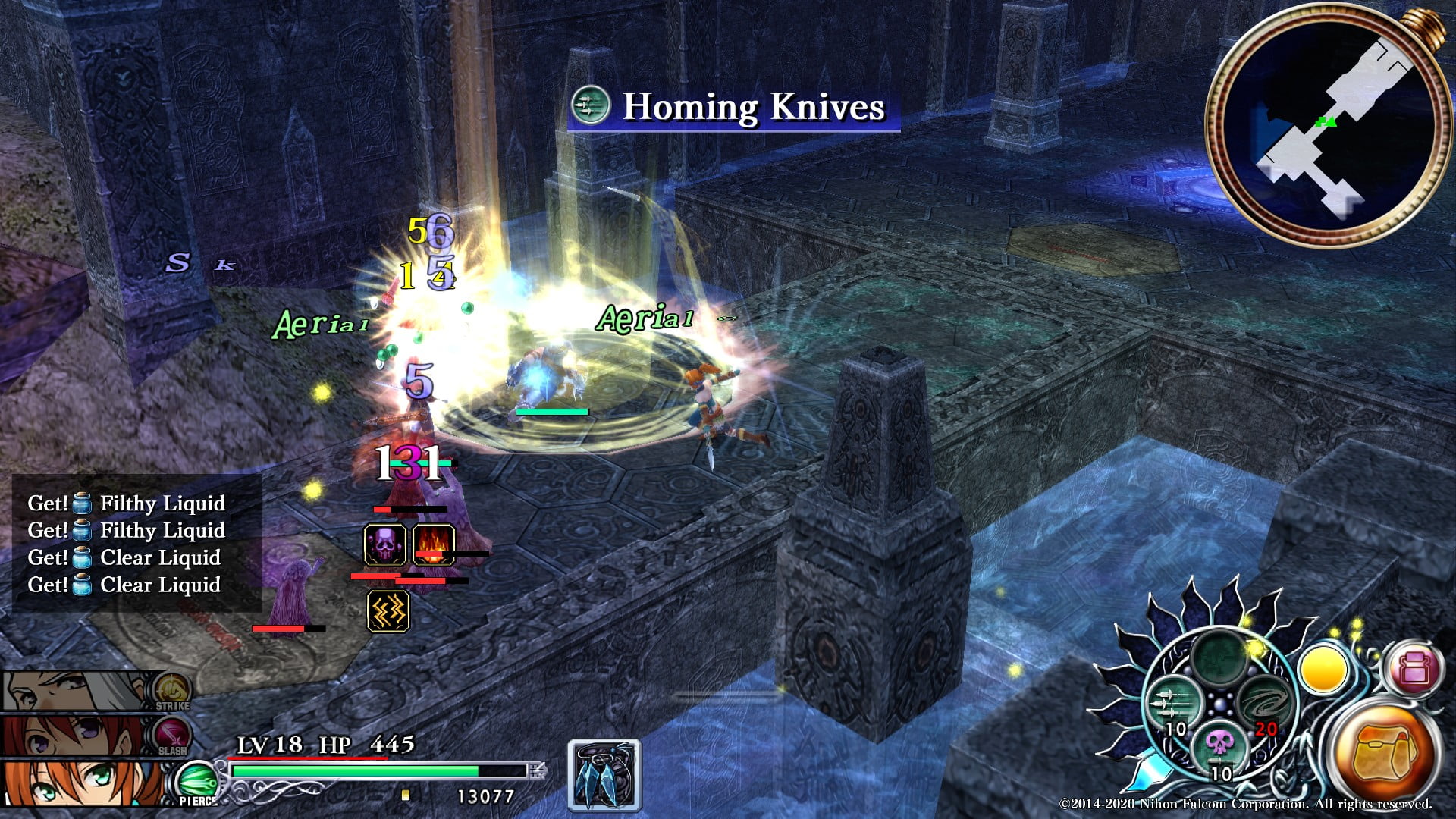Switch to the silver-haired Strike character

pos(76,690)
